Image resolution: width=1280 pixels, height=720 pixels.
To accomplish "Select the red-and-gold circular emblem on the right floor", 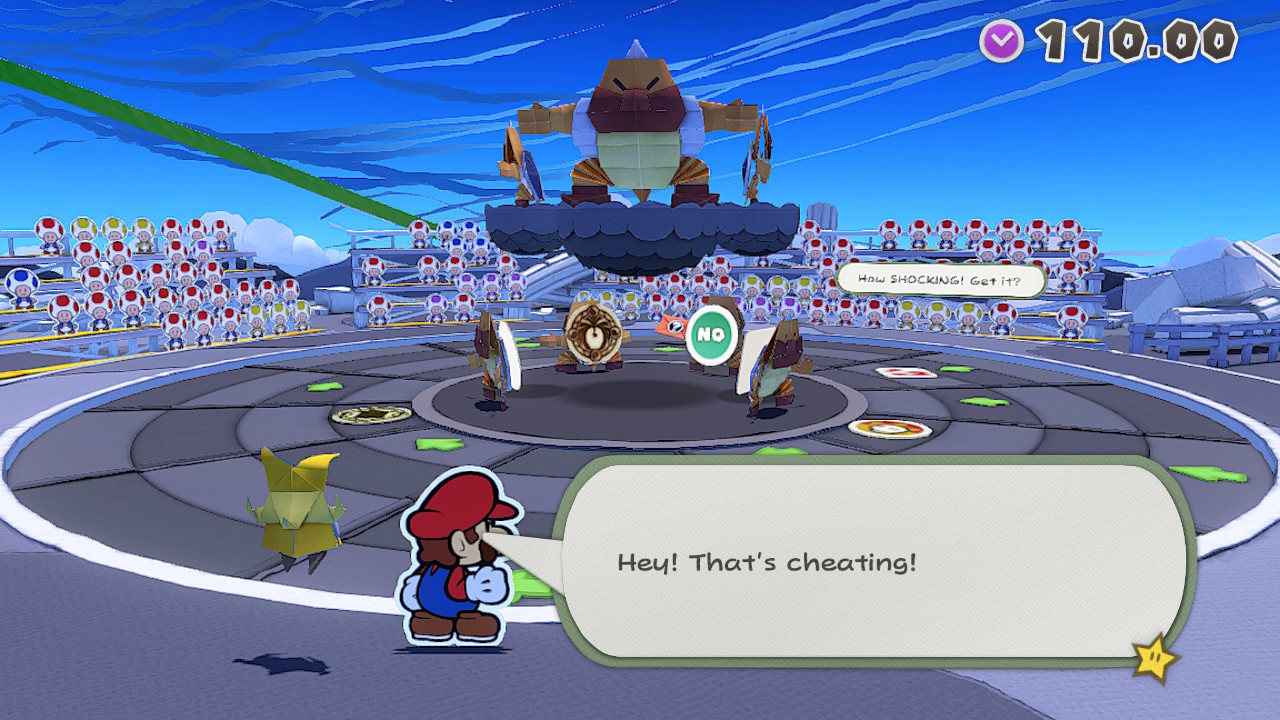I will (889, 430).
